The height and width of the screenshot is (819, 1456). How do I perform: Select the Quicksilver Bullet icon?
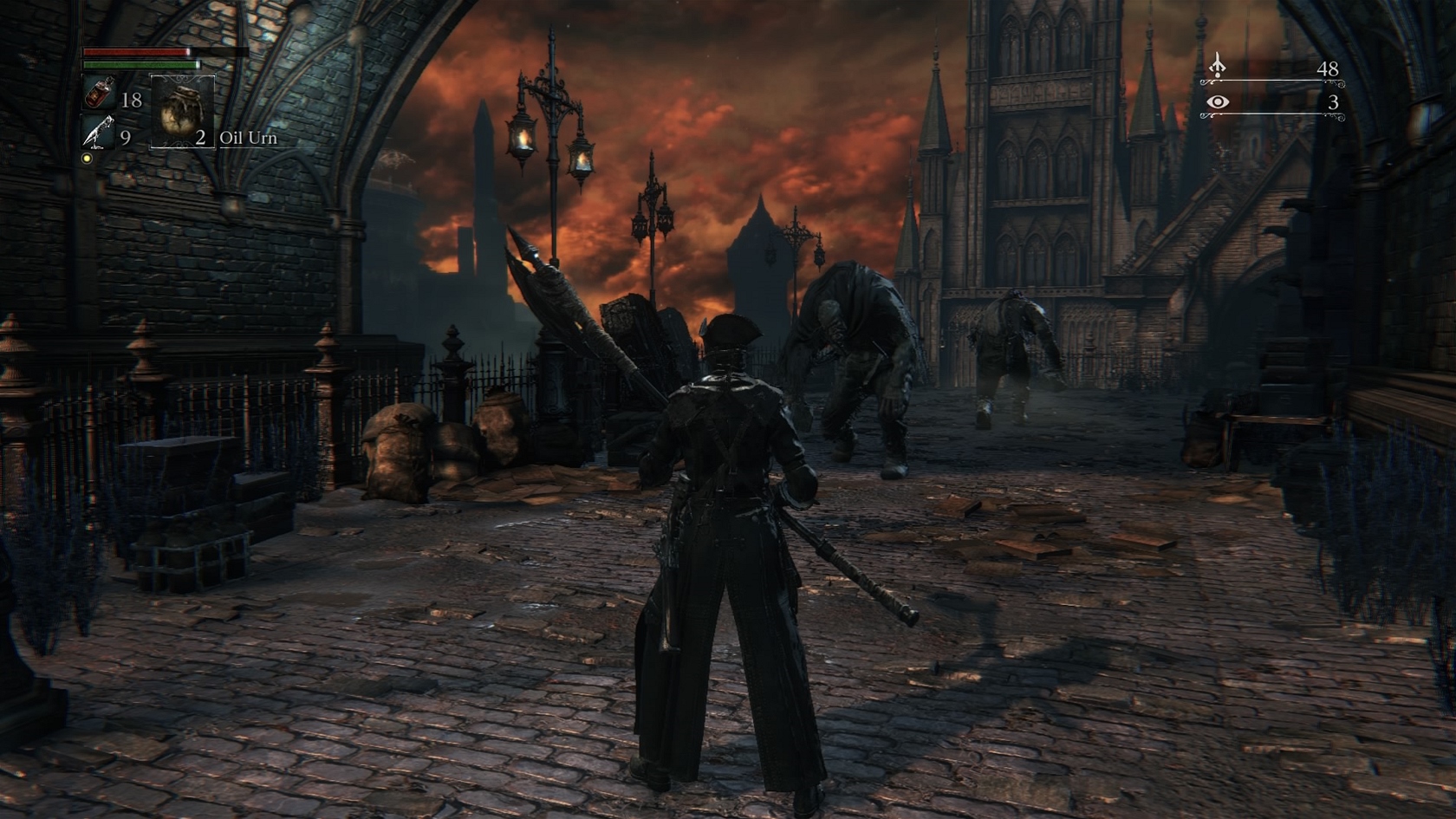(x=98, y=133)
